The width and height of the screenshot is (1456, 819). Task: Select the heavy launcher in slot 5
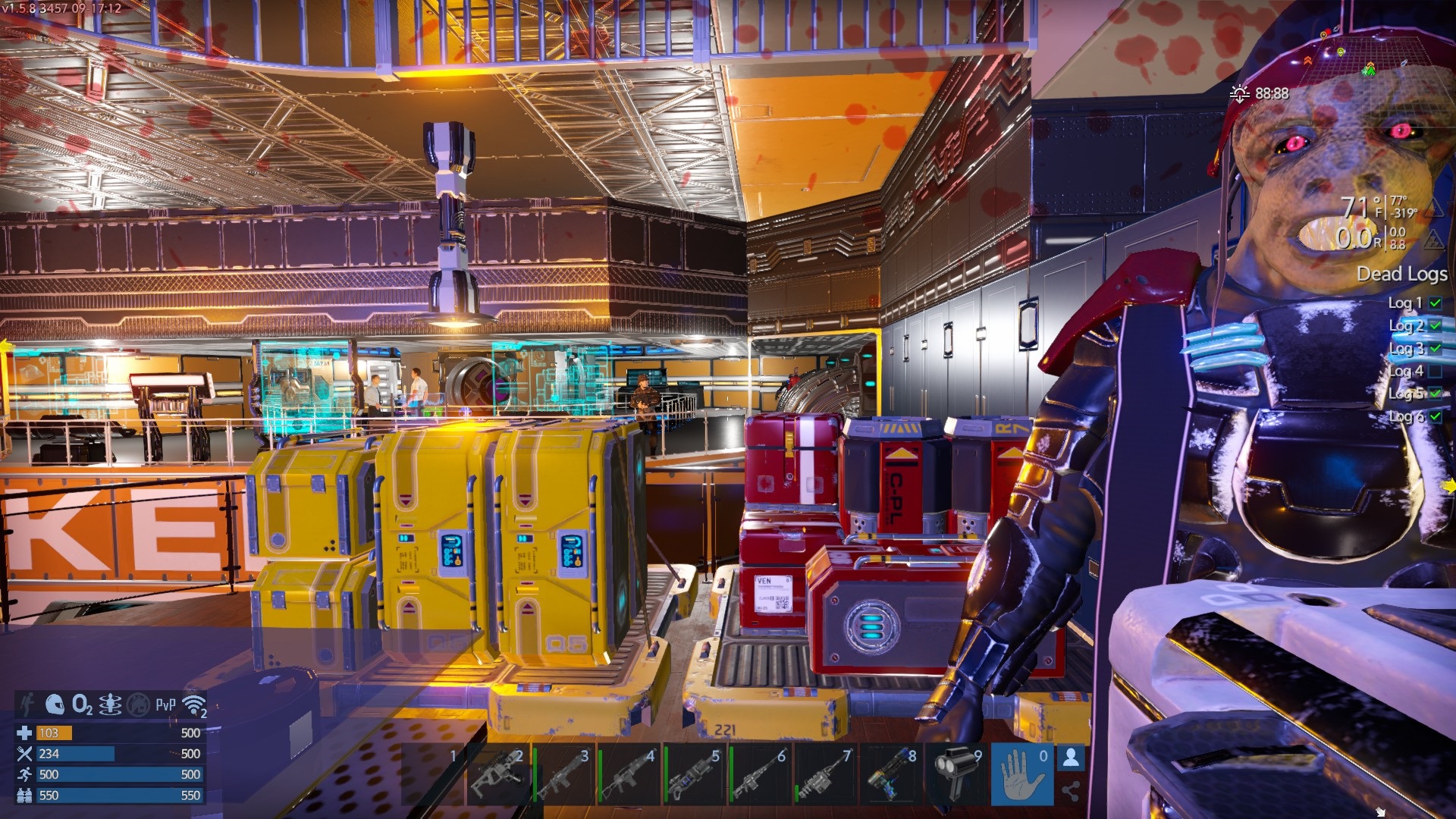pos(694,775)
